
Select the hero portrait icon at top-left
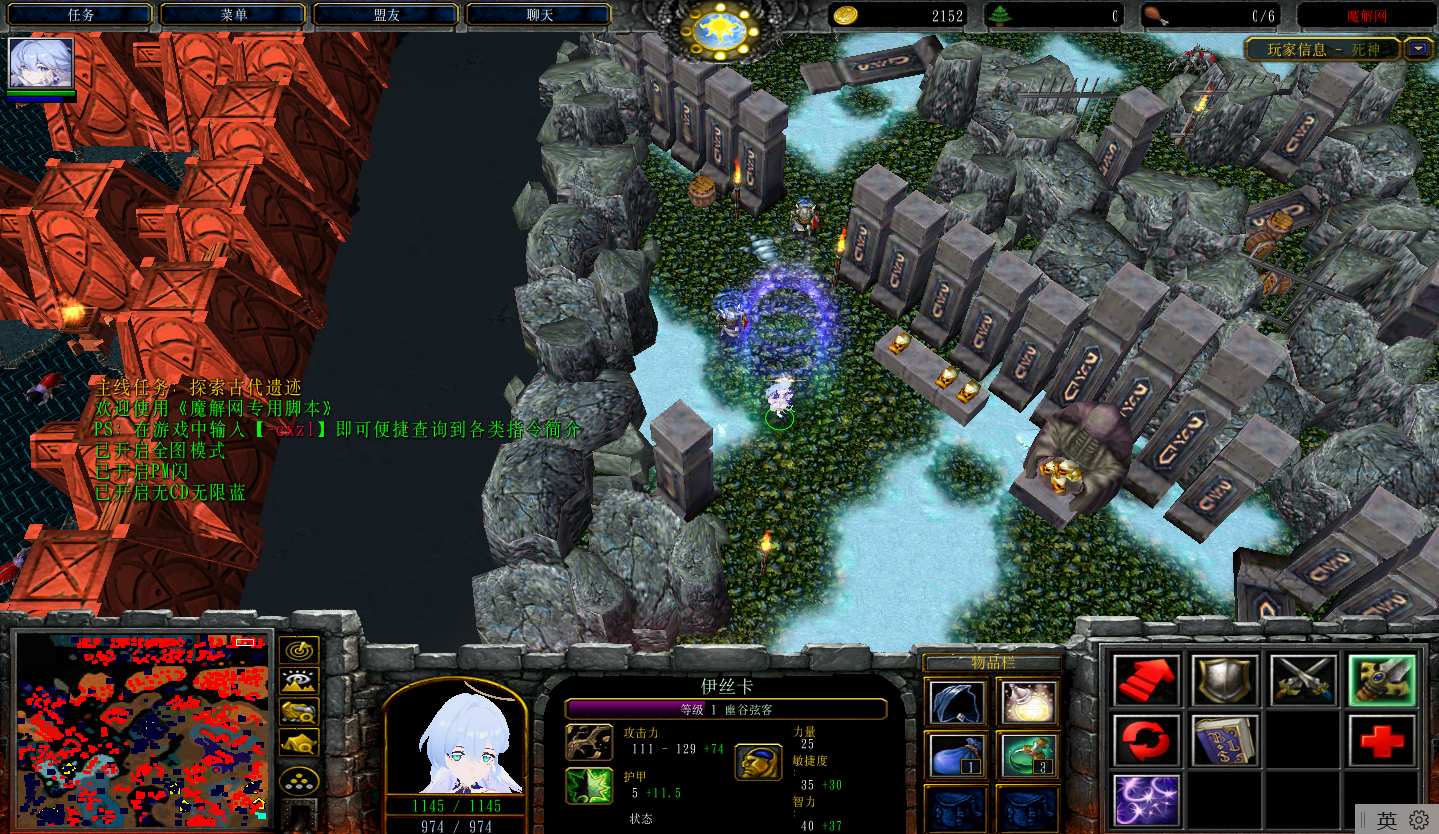pos(41,63)
